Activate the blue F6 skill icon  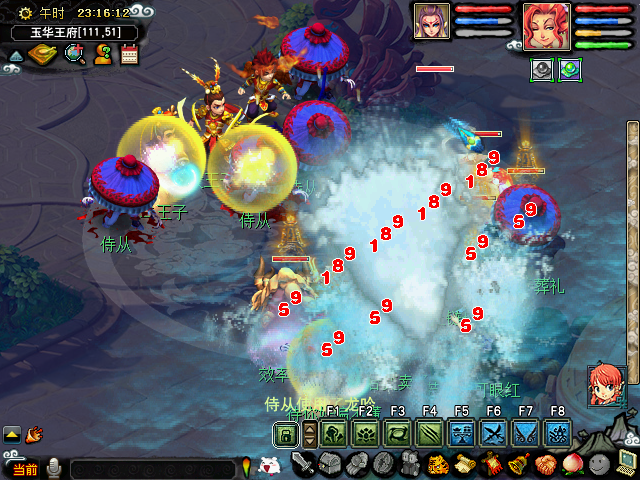pyautogui.click(x=494, y=434)
